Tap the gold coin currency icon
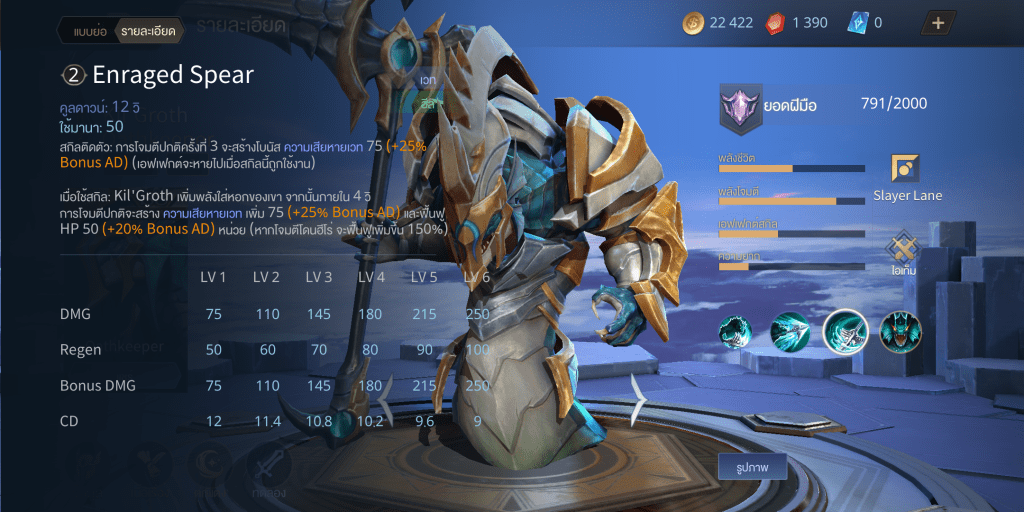 tap(693, 23)
